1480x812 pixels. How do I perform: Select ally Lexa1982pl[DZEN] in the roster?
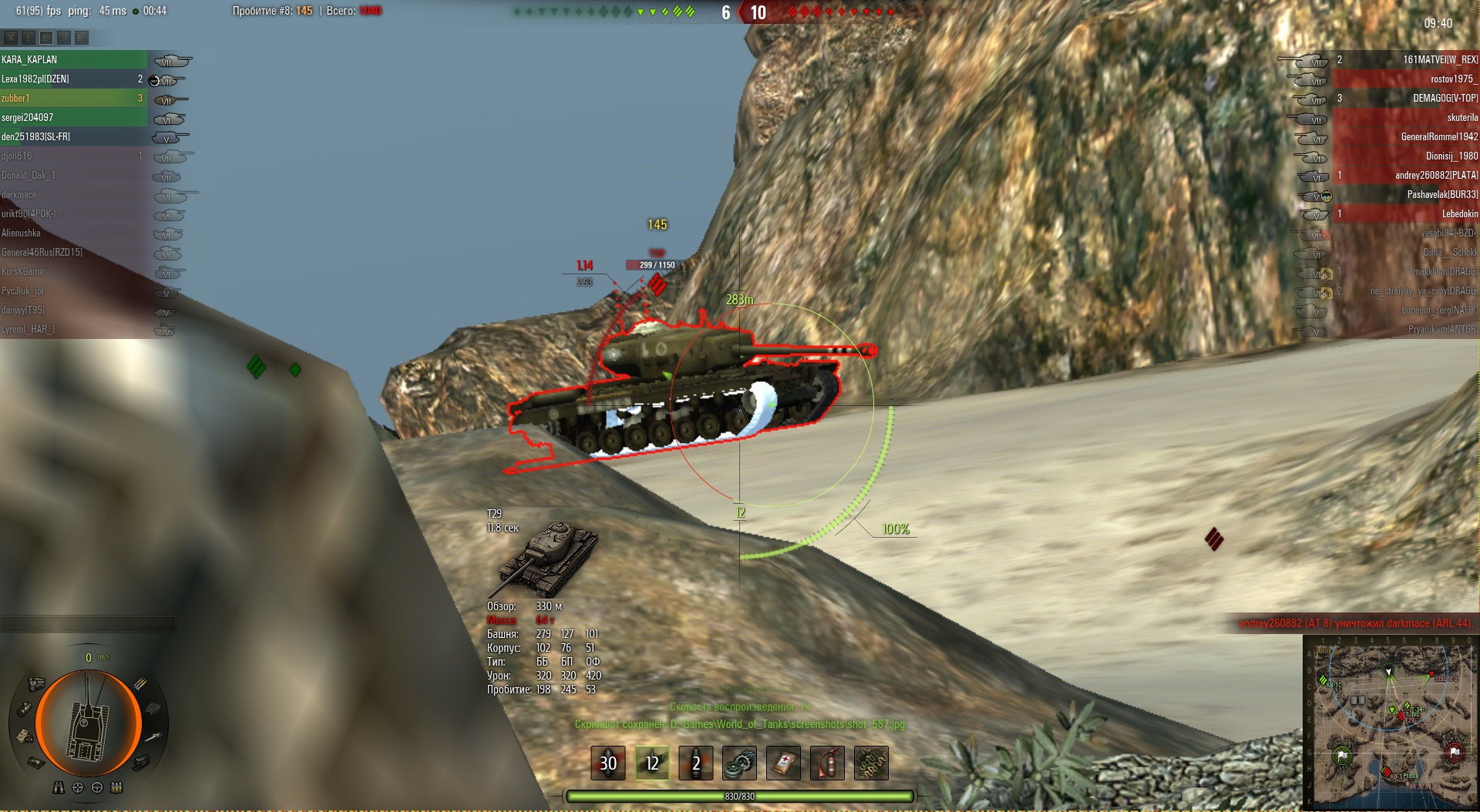pyautogui.click(x=73, y=79)
